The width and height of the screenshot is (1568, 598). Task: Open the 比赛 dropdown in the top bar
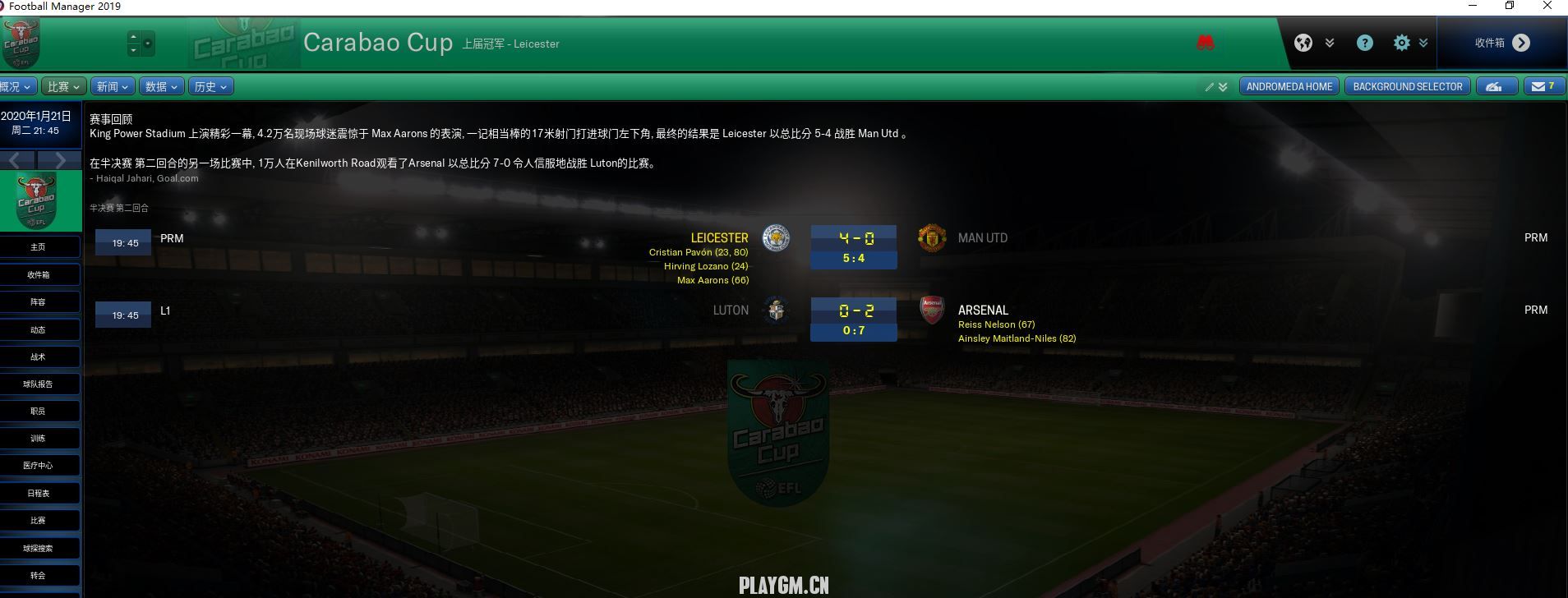click(65, 86)
